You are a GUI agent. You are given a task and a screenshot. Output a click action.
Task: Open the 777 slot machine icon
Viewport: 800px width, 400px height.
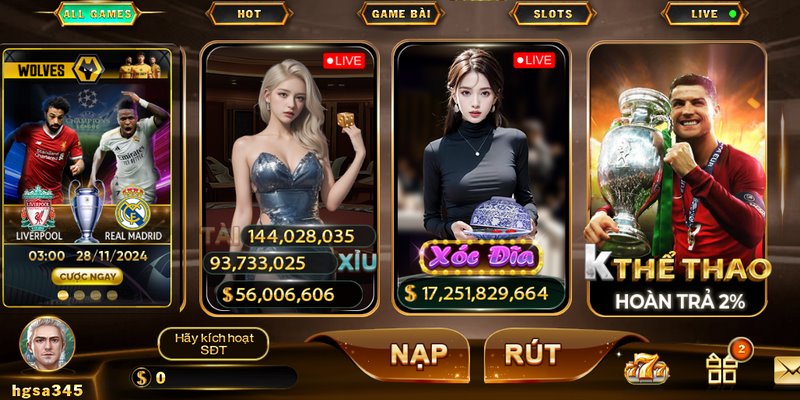pyautogui.click(x=646, y=370)
